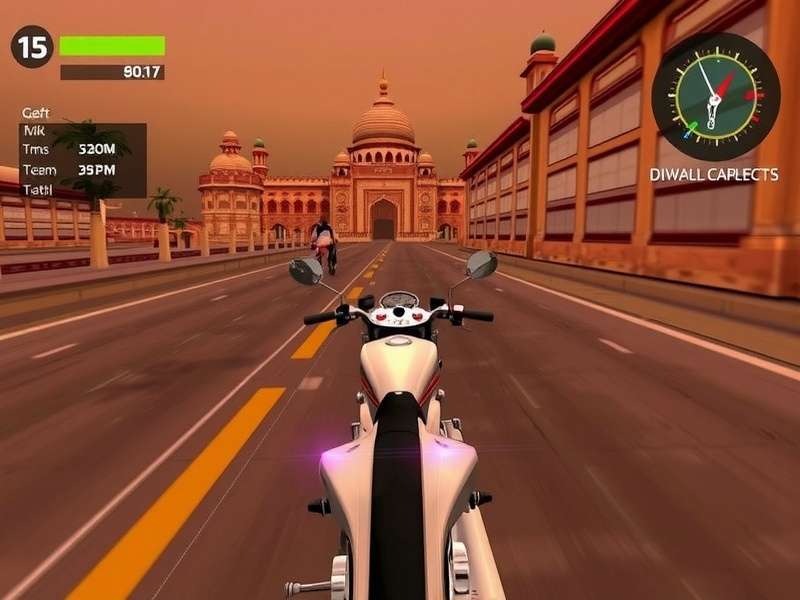Viewport: 800px width, 600px height.
Task: Click the number 15 circle badge
Action: click(x=32, y=47)
